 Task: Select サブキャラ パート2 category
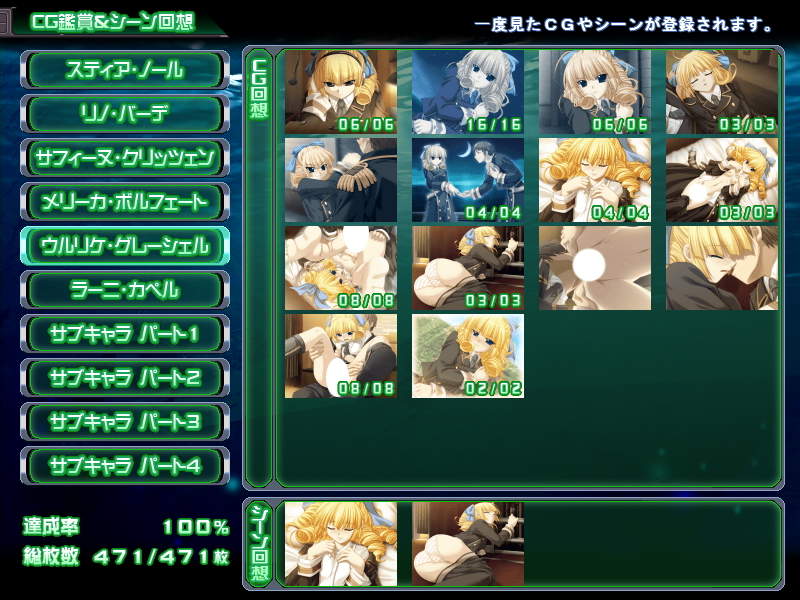[x=125, y=378]
